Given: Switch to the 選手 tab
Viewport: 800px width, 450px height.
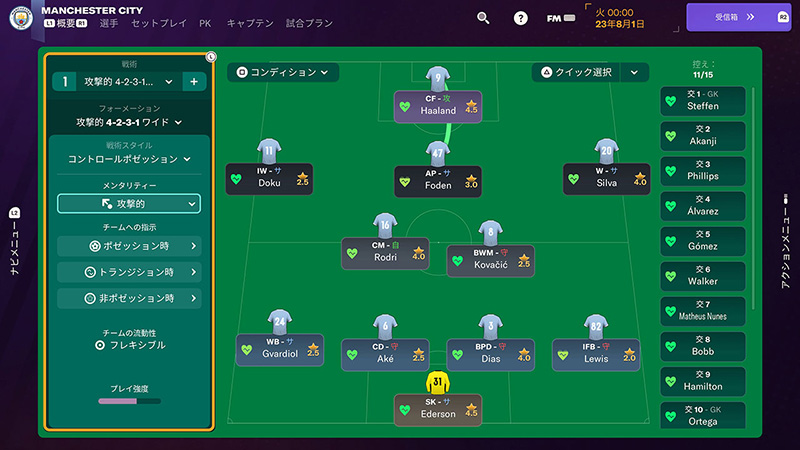Looking at the screenshot, I should [x=109, y=22].
